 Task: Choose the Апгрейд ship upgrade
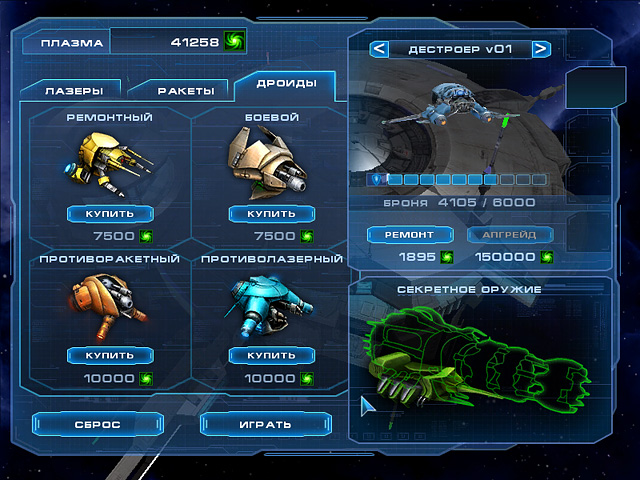pyautogui.click(x=510, y=234)
